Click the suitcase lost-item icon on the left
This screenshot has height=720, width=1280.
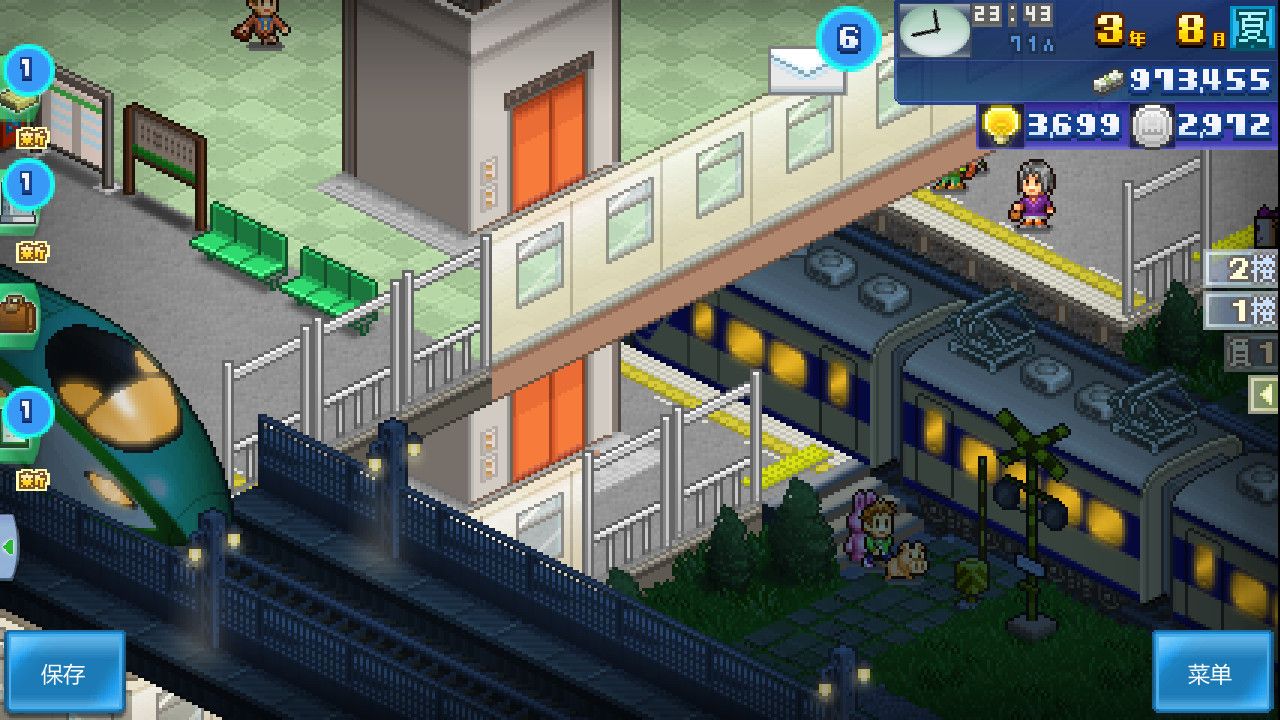15,310
